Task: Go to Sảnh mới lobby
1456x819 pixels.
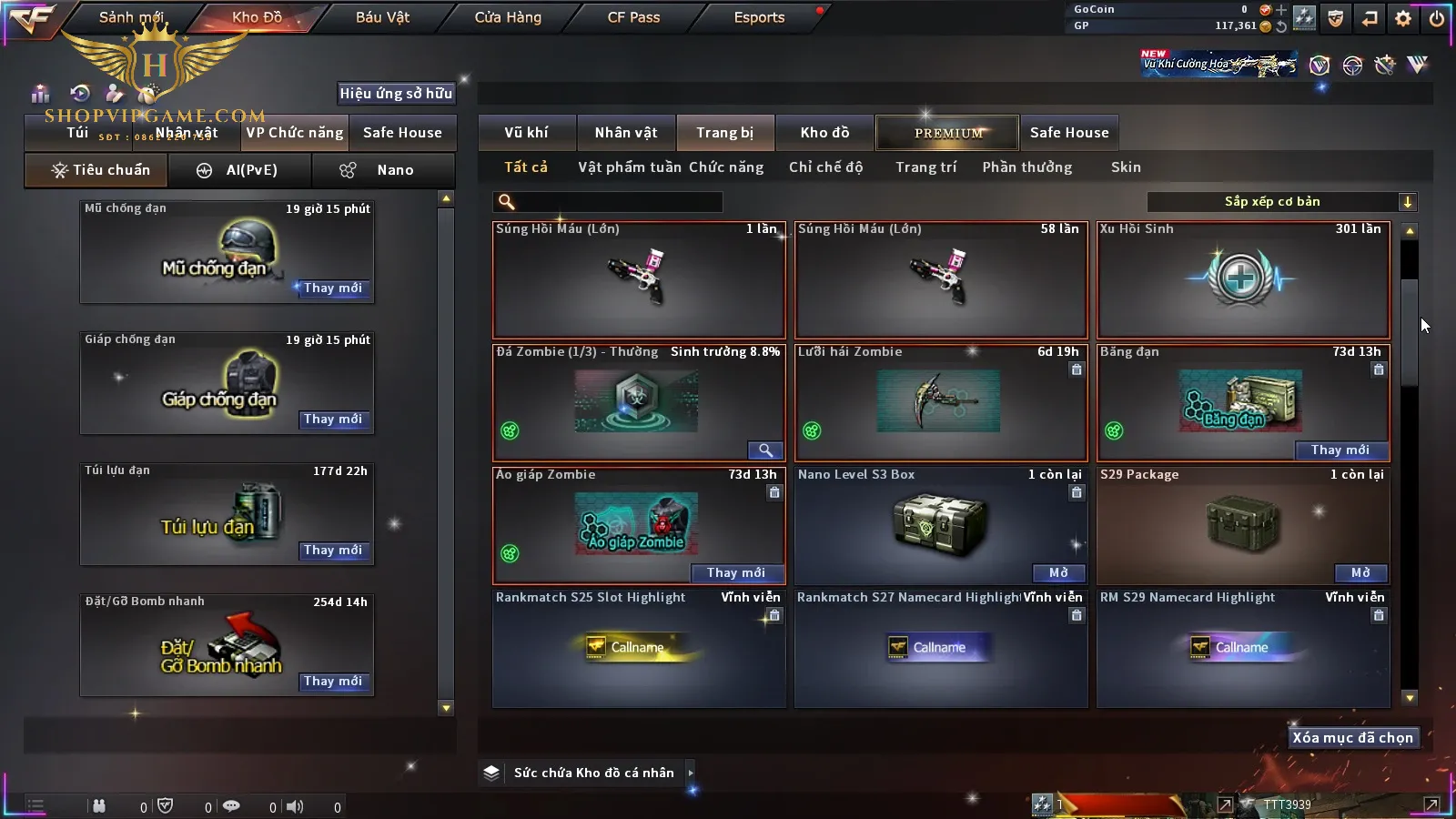Action: [131, 17]
